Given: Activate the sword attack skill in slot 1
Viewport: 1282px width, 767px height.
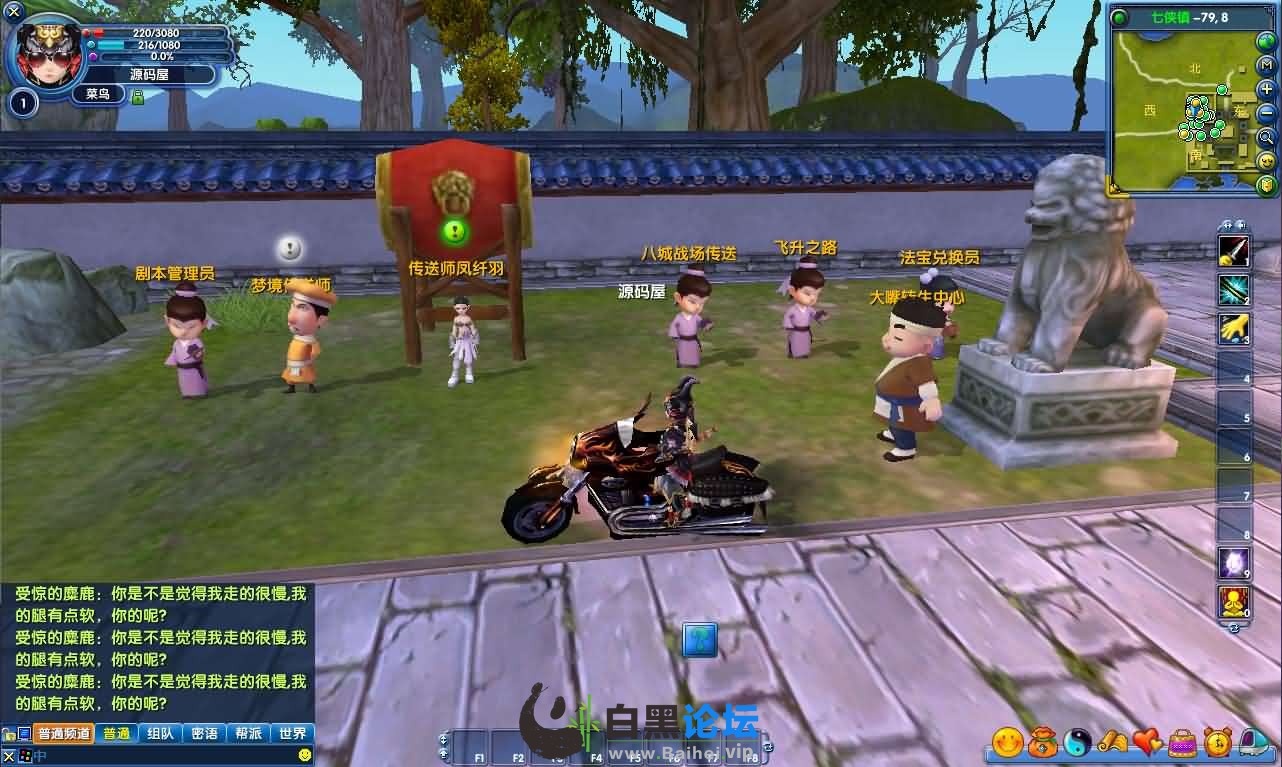Looking at the screenshot, I should coord(1233,249).
